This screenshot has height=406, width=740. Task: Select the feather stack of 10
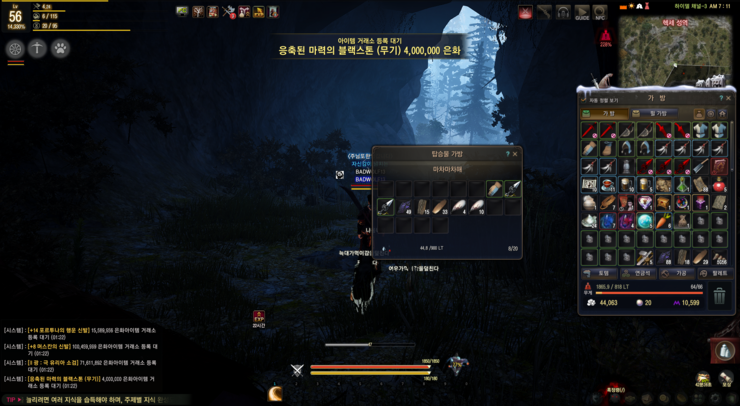point(479,207)
